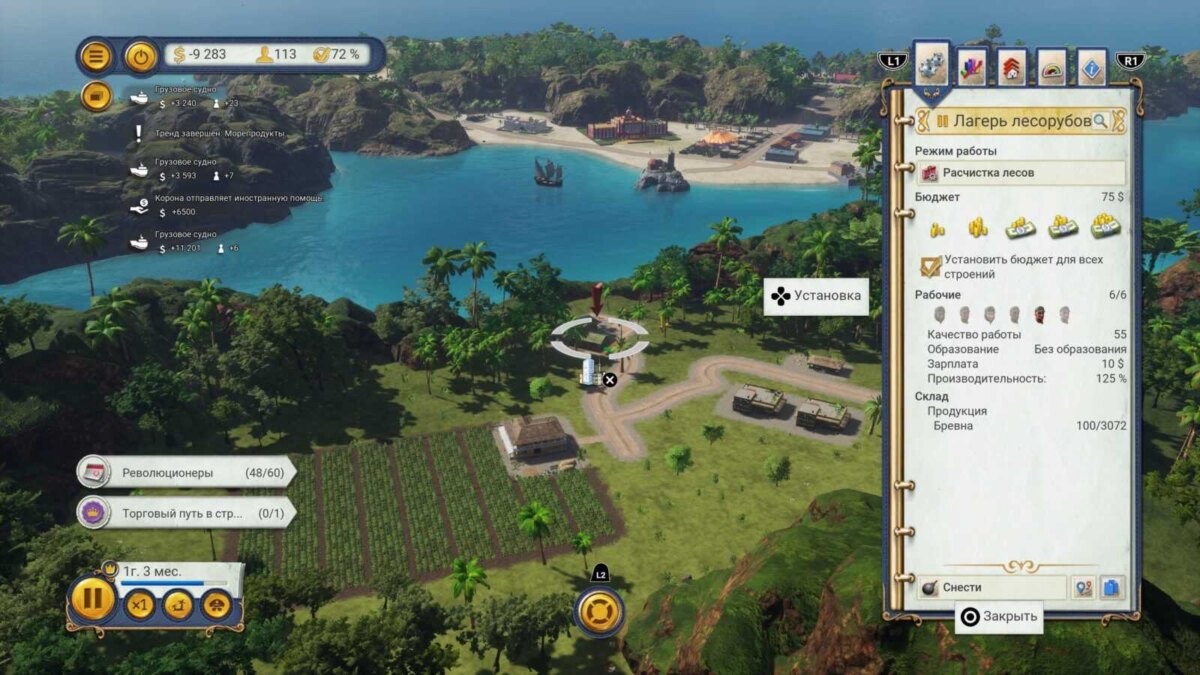Open the bar chart statistics tab
1200x675 pixels.
point(972,67)
